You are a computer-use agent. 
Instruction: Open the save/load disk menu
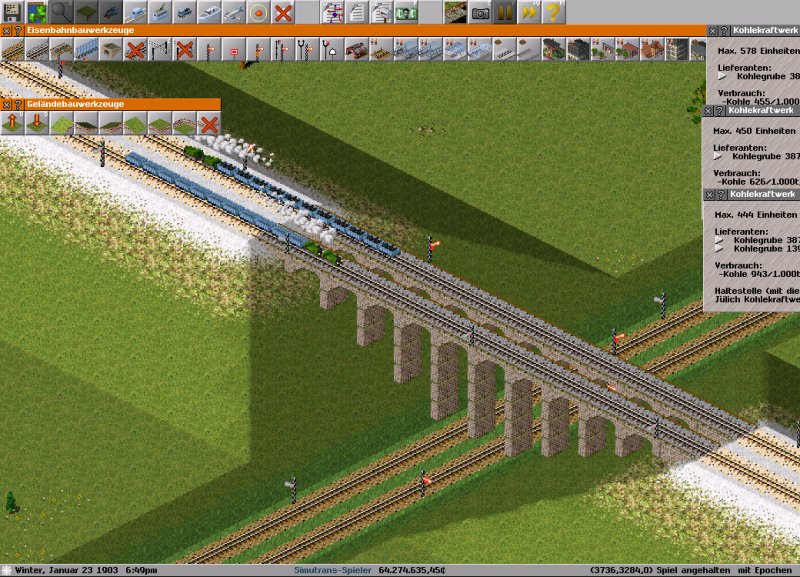[x=12, y=12]
